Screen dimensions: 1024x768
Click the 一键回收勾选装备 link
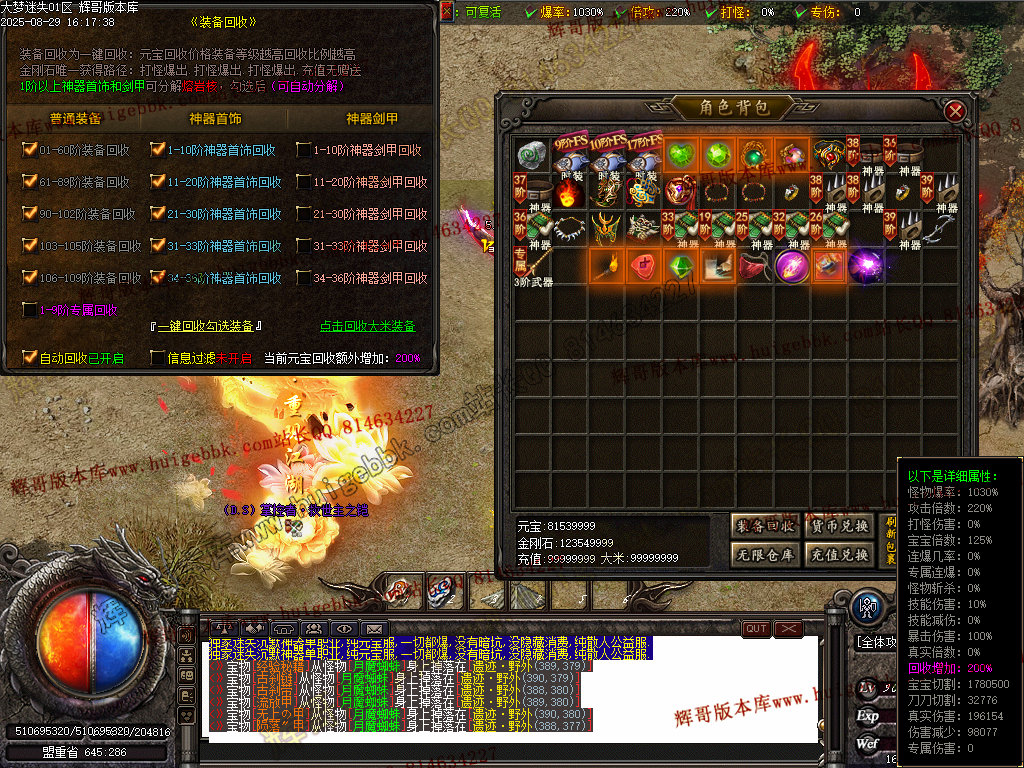(x=206, y=326)
